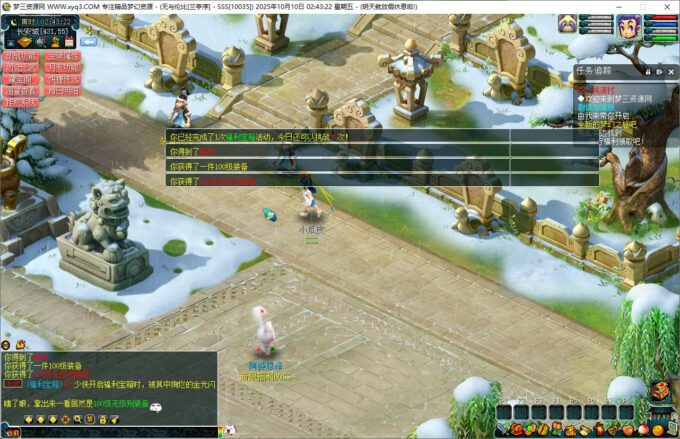This screenshot has height=439, width=680.
Task: Click the bottom red shortcut button
Action: pos(21,102)
